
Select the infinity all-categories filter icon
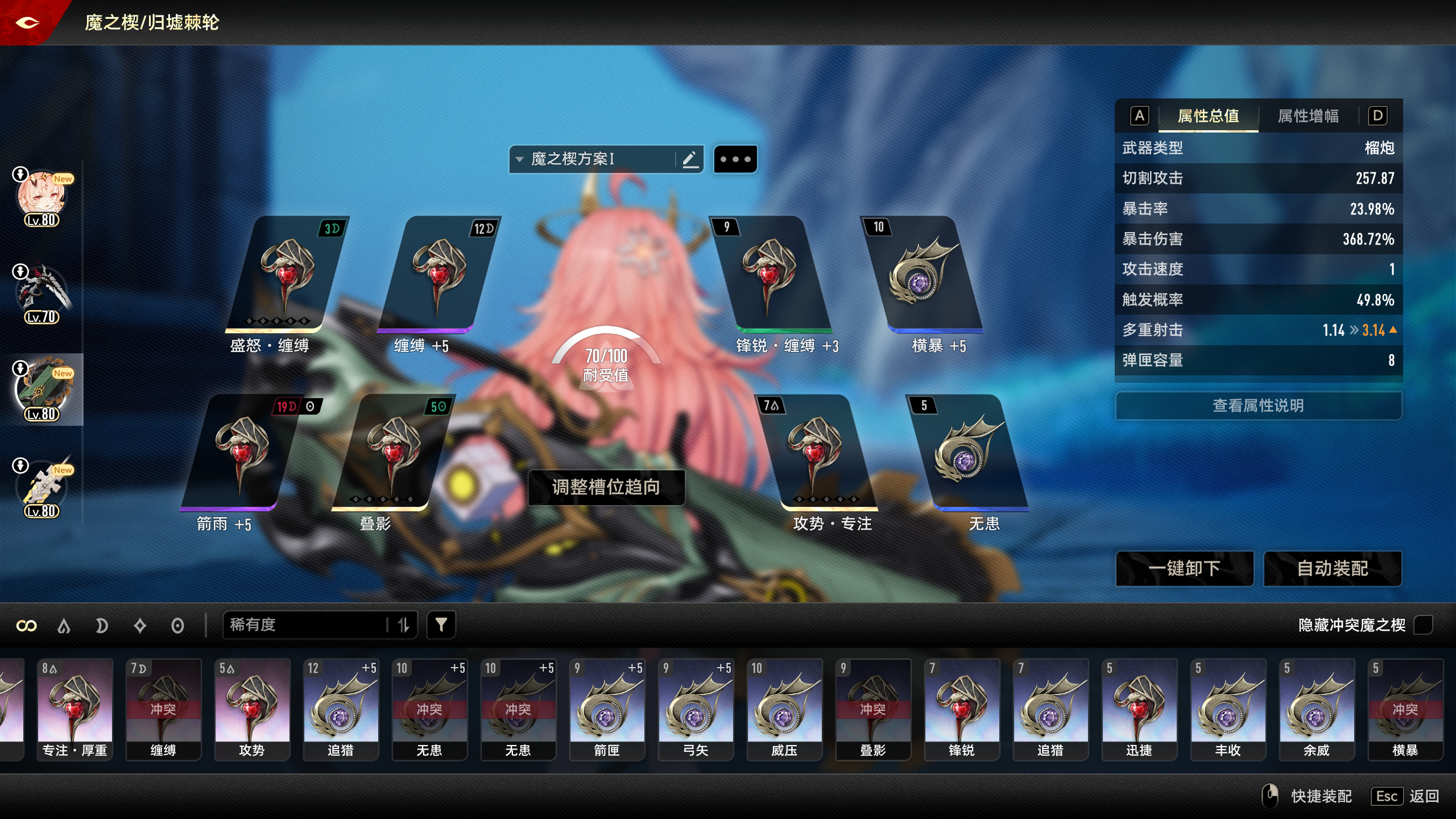pos(27,625)
